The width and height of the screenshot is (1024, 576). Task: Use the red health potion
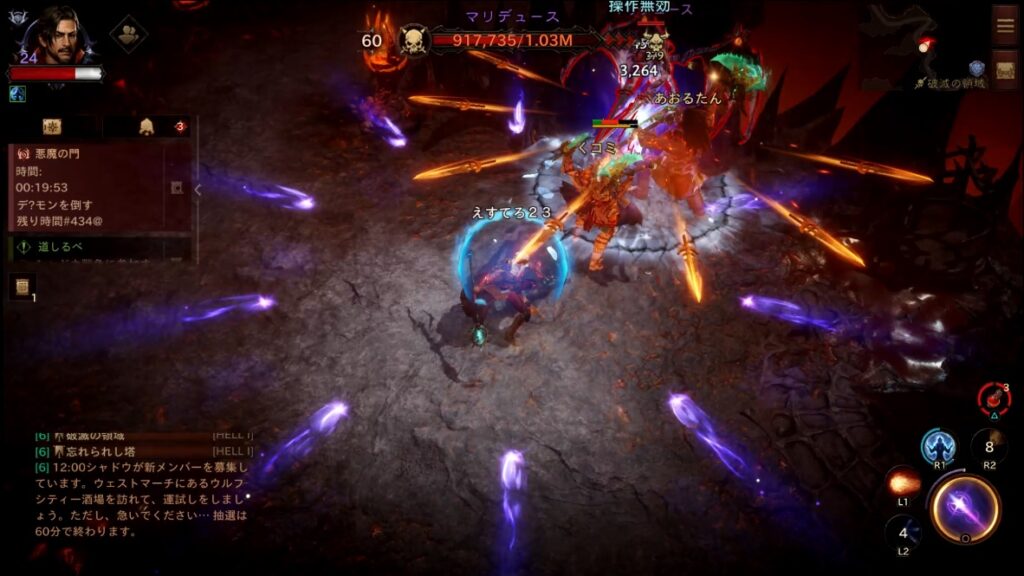point(992,398)
